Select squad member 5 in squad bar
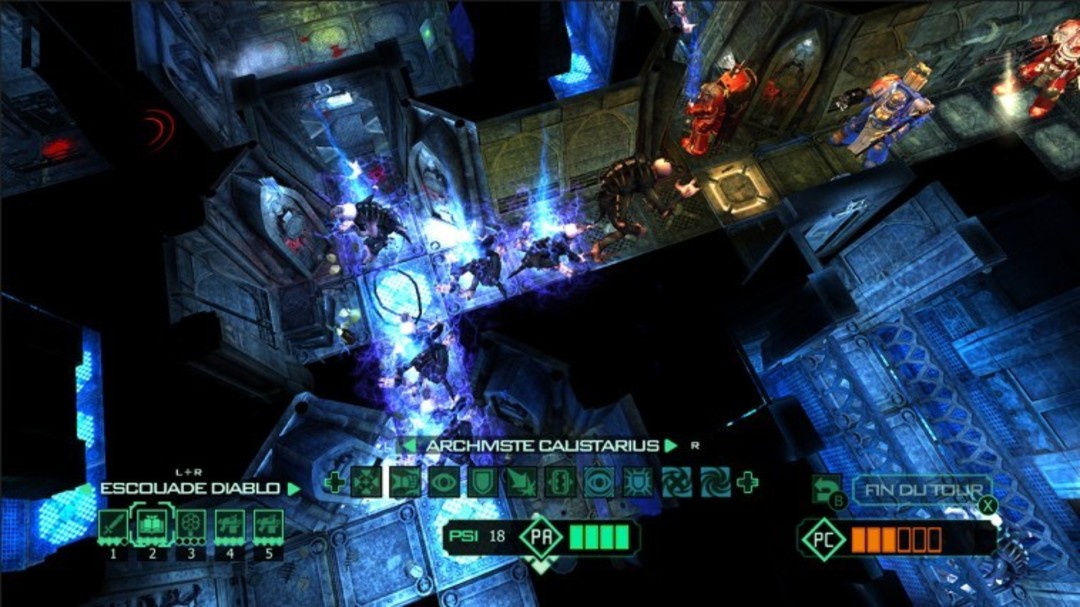1080x607 pixels. pos(268,525)
